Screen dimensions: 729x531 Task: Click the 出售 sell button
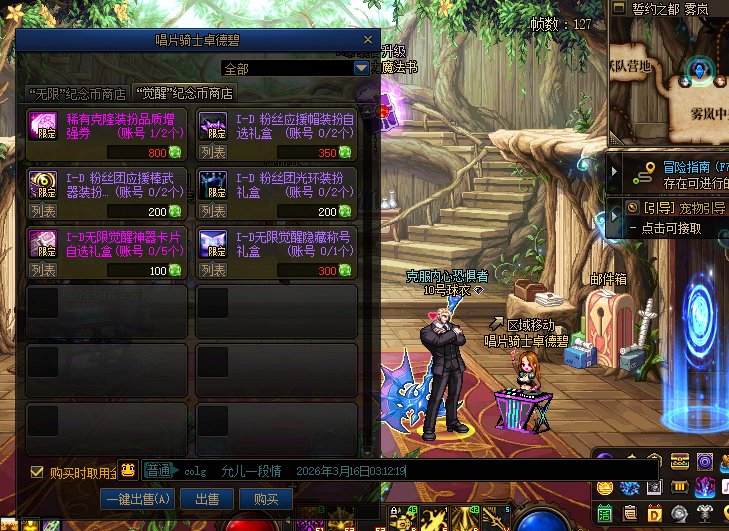point(207,498)
